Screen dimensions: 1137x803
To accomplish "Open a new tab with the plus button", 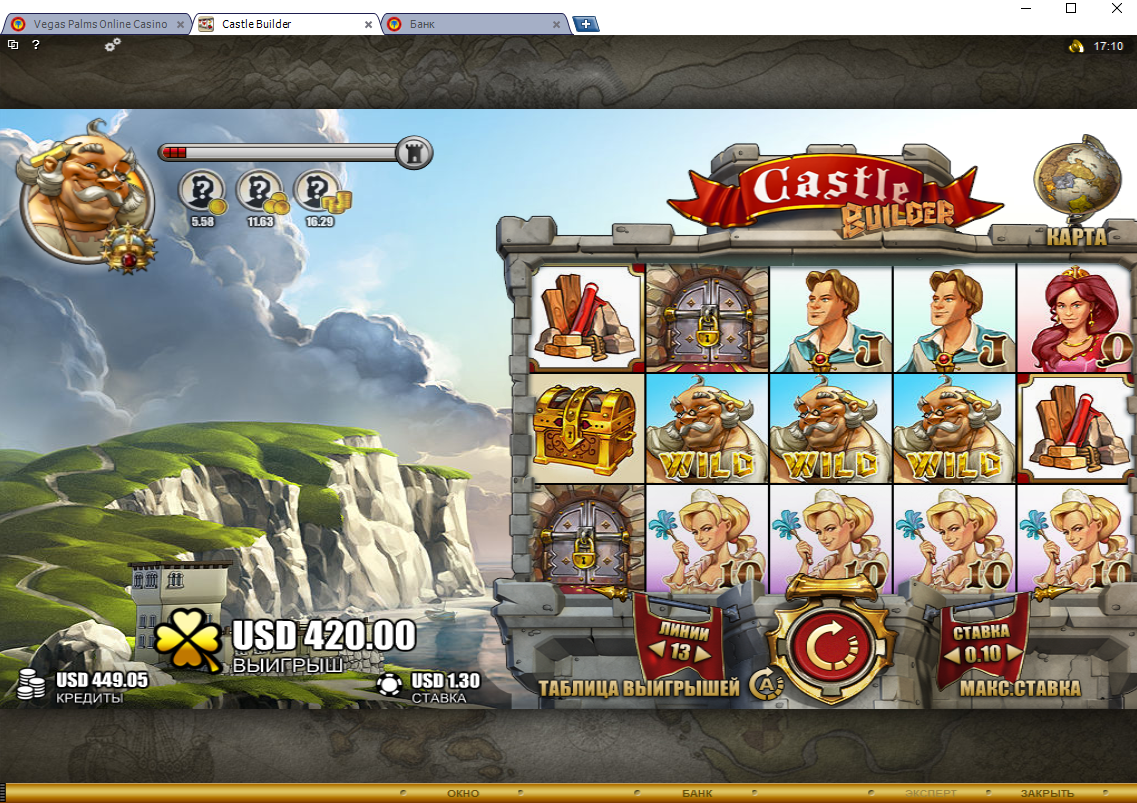I will (x=586, y=24).
